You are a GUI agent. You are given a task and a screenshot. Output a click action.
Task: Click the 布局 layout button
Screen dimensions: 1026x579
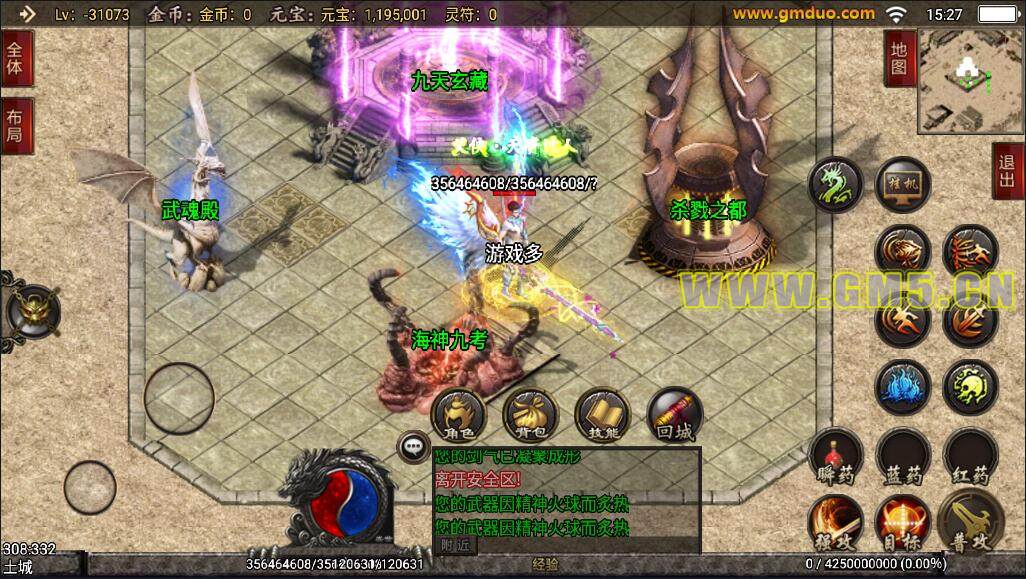click(17, 126)
